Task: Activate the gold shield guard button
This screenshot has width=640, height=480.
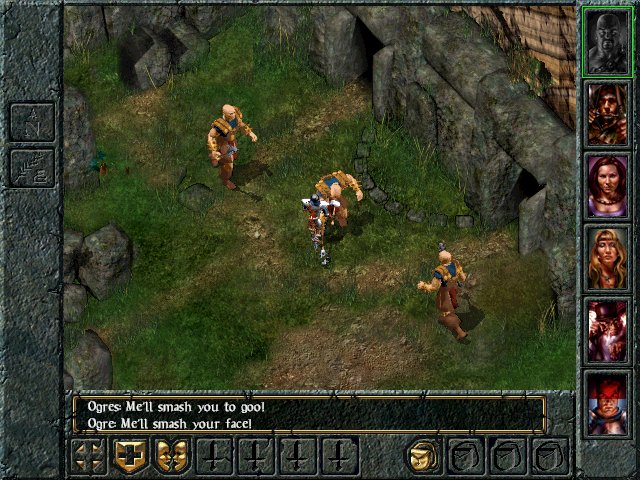Action: 131,457
